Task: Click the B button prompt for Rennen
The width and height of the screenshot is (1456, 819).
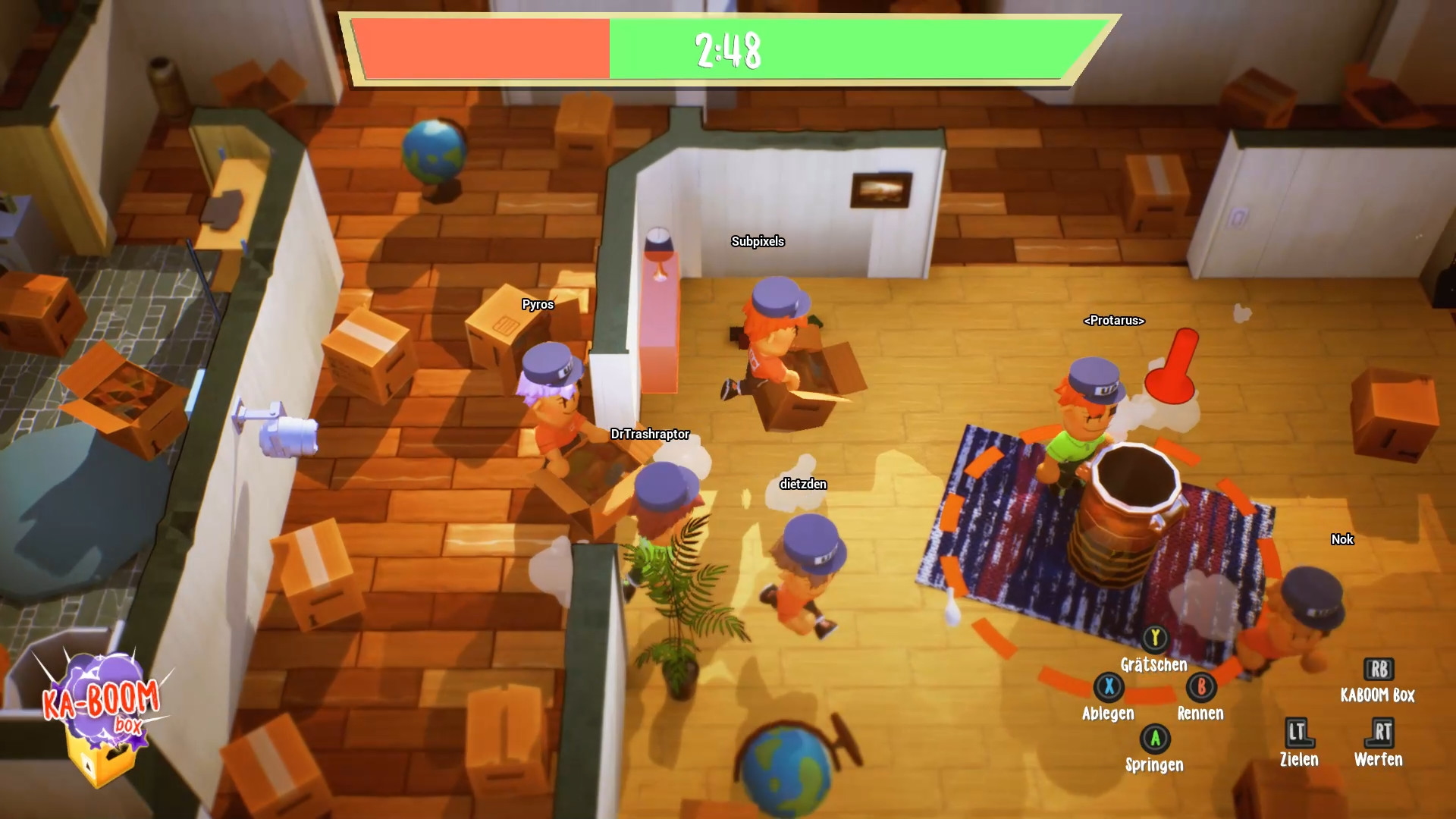Action: pyautogui.click(x=1200, y=687)
